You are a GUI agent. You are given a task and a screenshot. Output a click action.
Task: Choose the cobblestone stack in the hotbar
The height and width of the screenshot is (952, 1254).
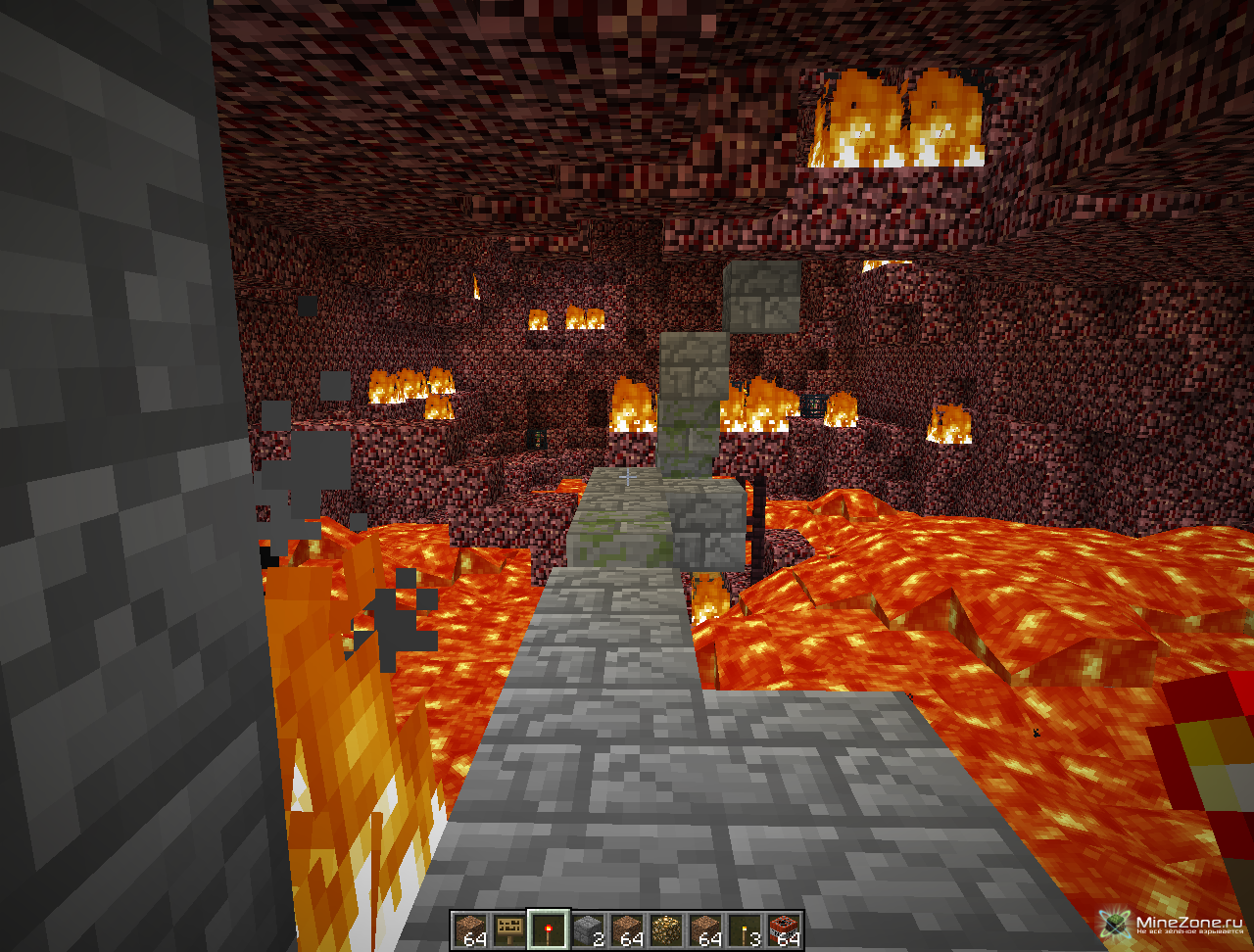[587, 929]
